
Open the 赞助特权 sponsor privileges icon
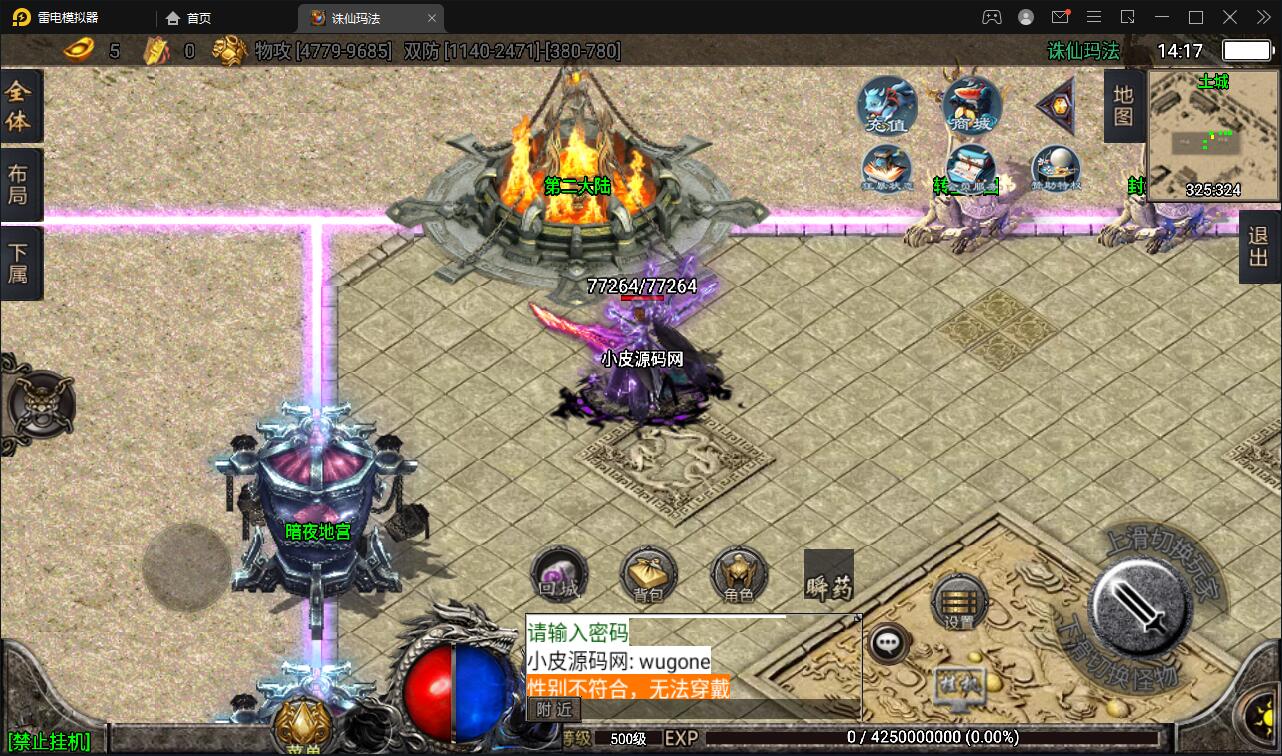(x=1055, y=170)
